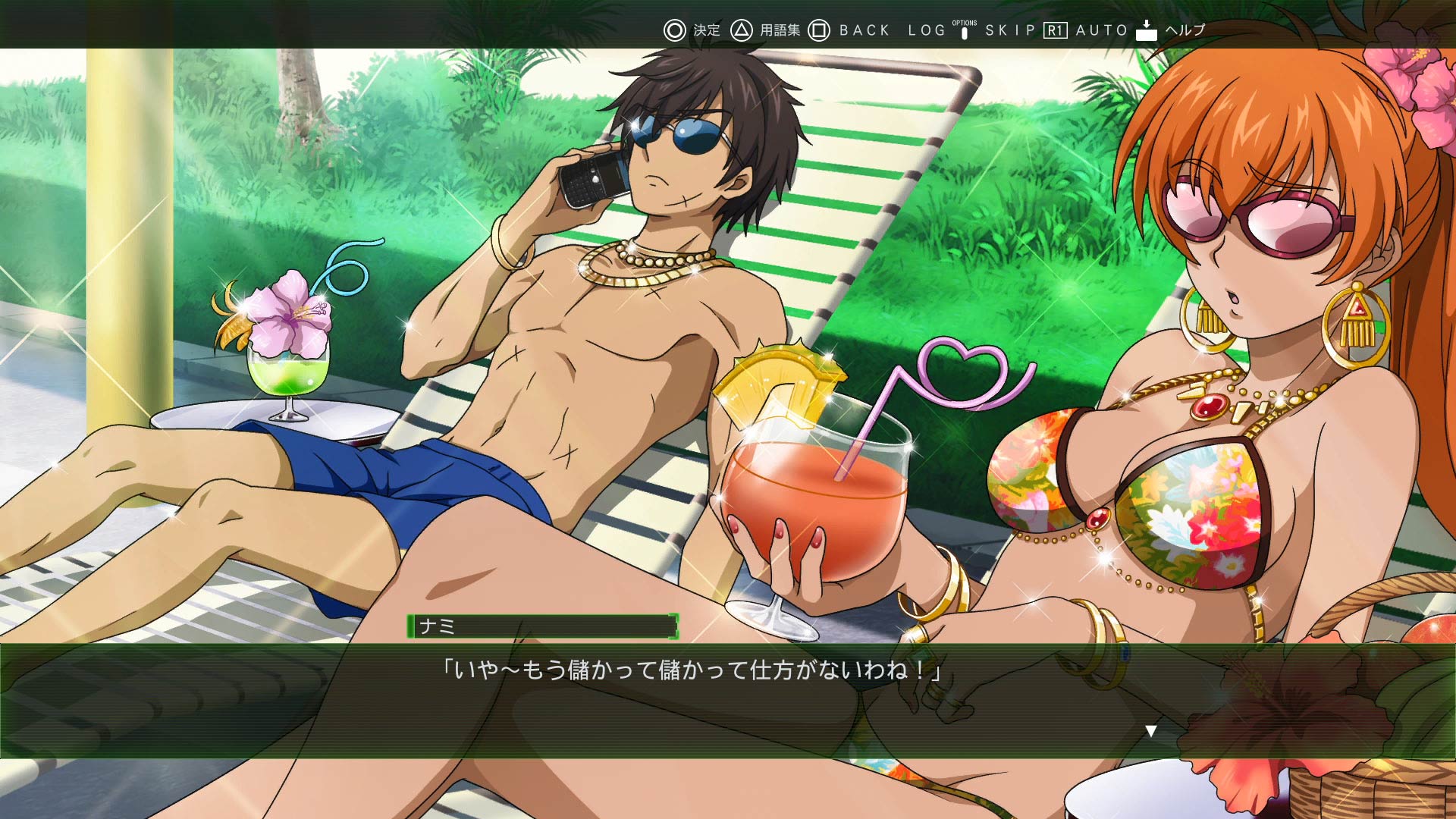
Task: Click the square icon beside BACK
Action: click(x=820, y=30)
